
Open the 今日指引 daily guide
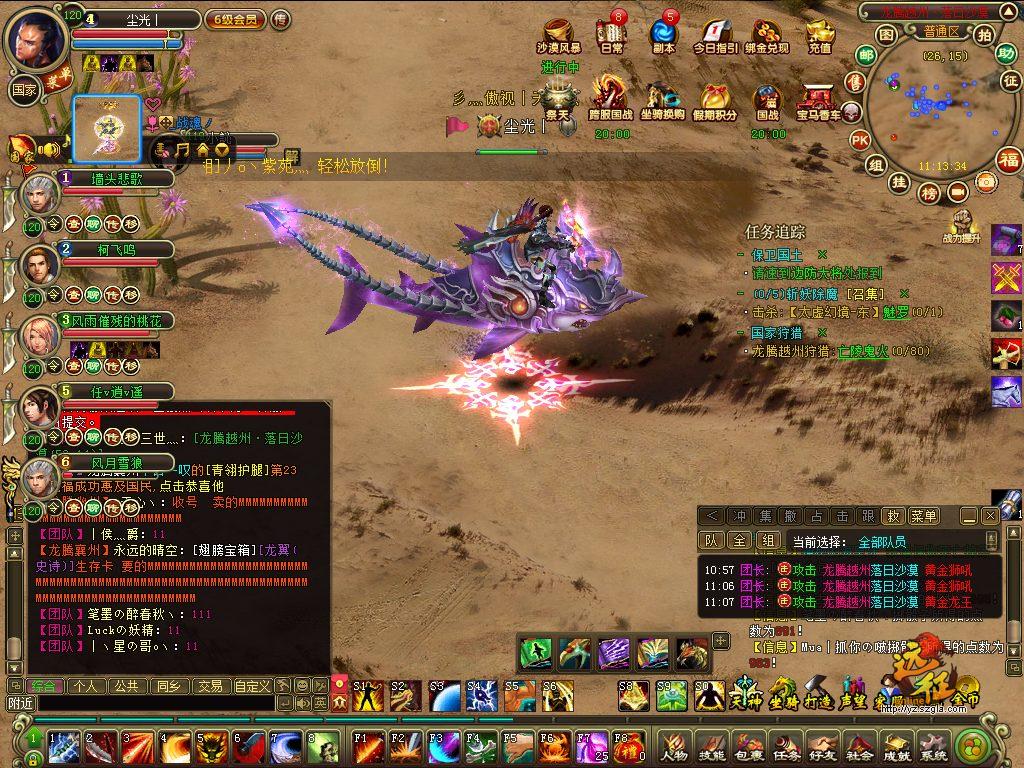pos(715,35)
